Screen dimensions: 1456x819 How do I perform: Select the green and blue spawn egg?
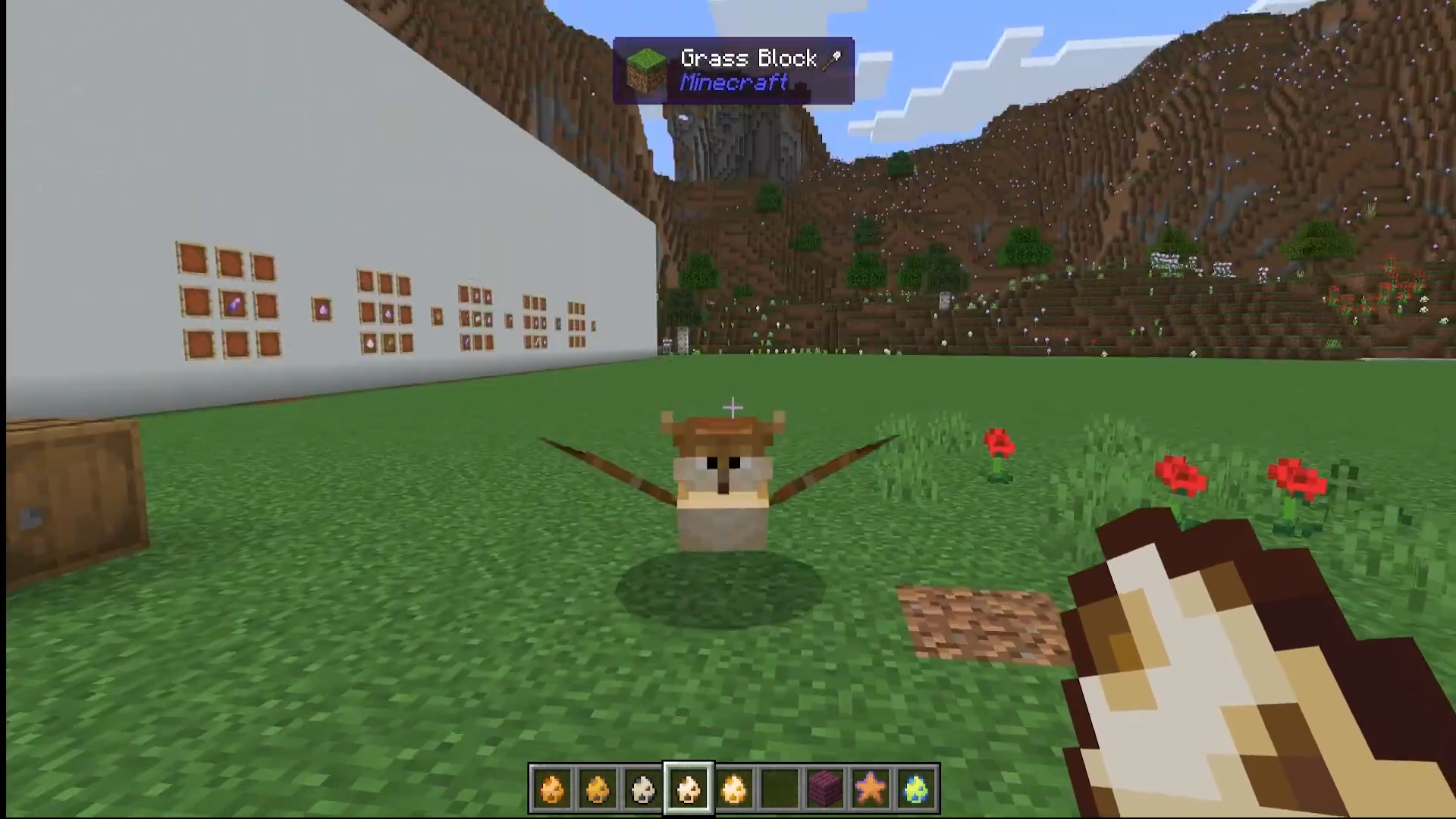[916, 789]
